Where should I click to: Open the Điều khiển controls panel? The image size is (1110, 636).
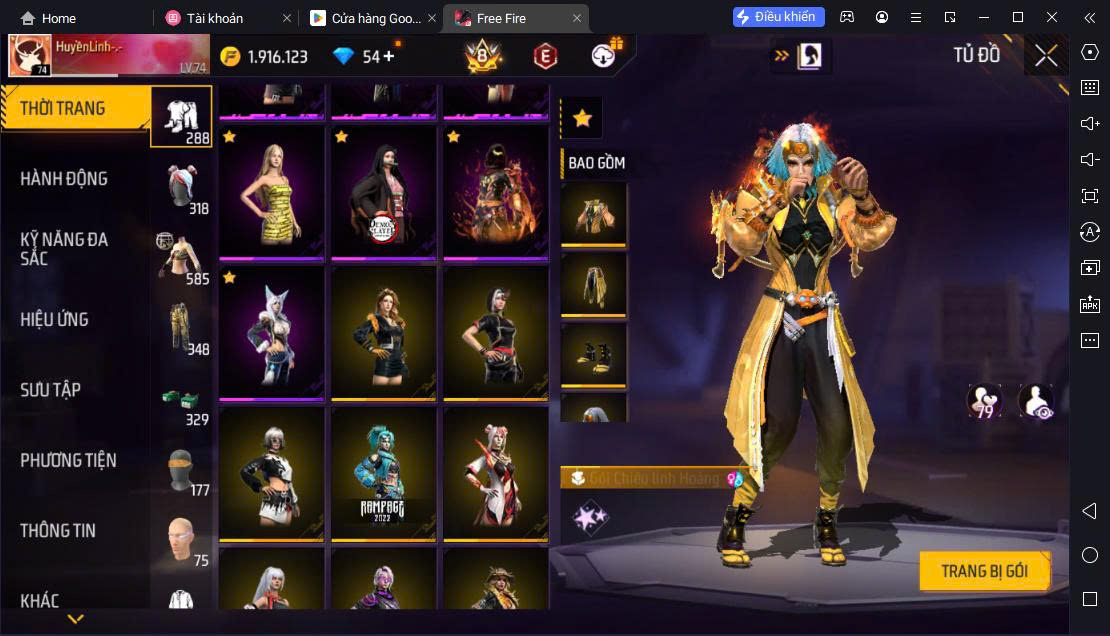point(779,17)
